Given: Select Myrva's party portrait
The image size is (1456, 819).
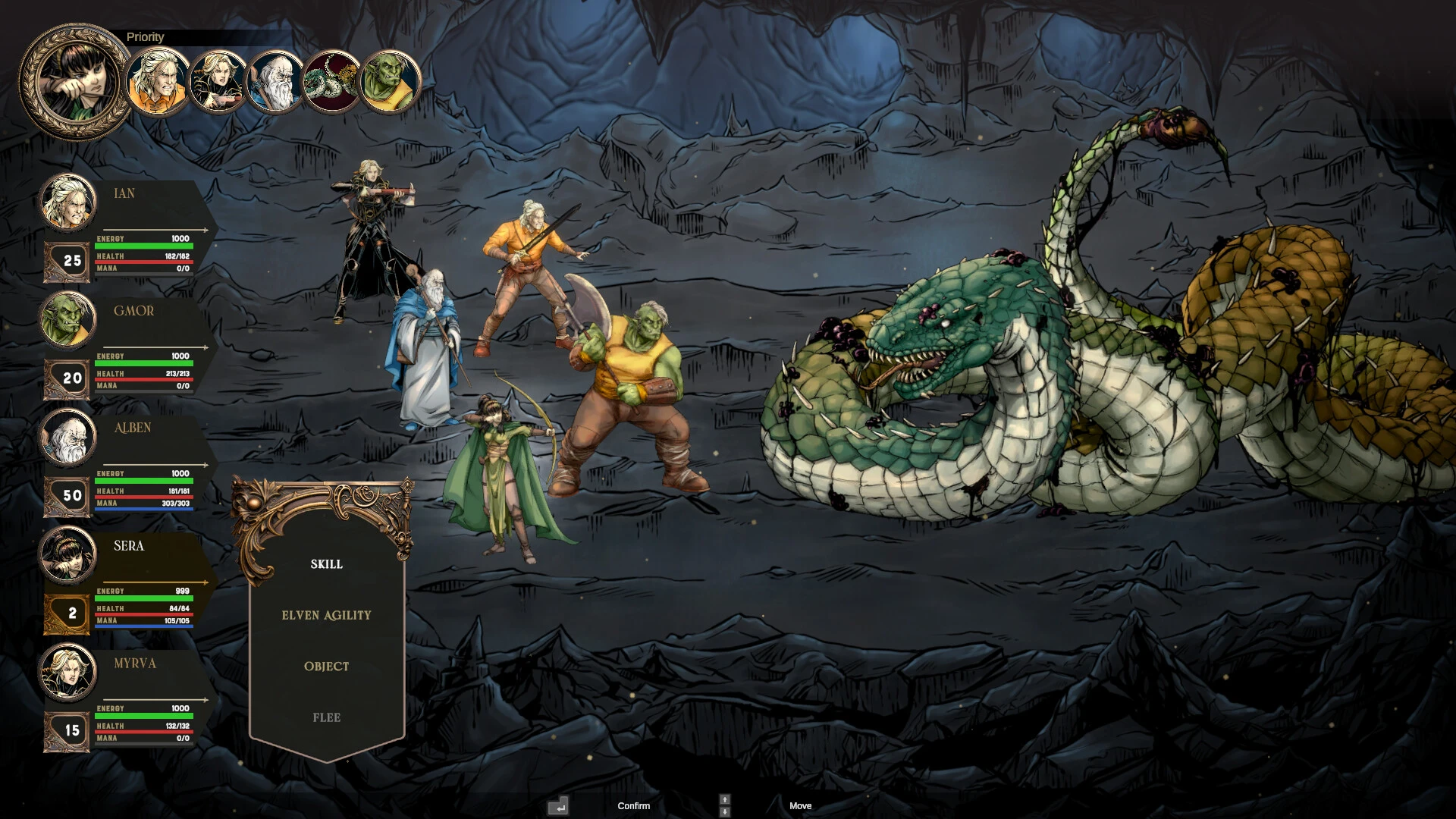Looking at the screenshot, I should (x=68, y=673).
